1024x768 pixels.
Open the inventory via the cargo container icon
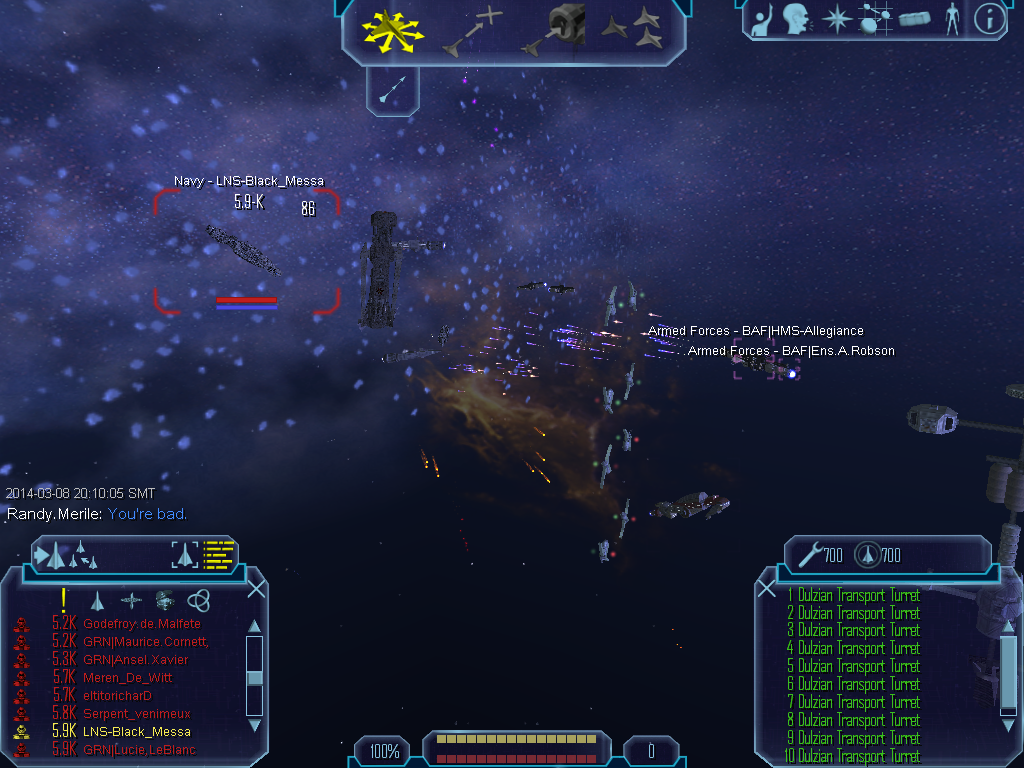[x=914, y=20]
